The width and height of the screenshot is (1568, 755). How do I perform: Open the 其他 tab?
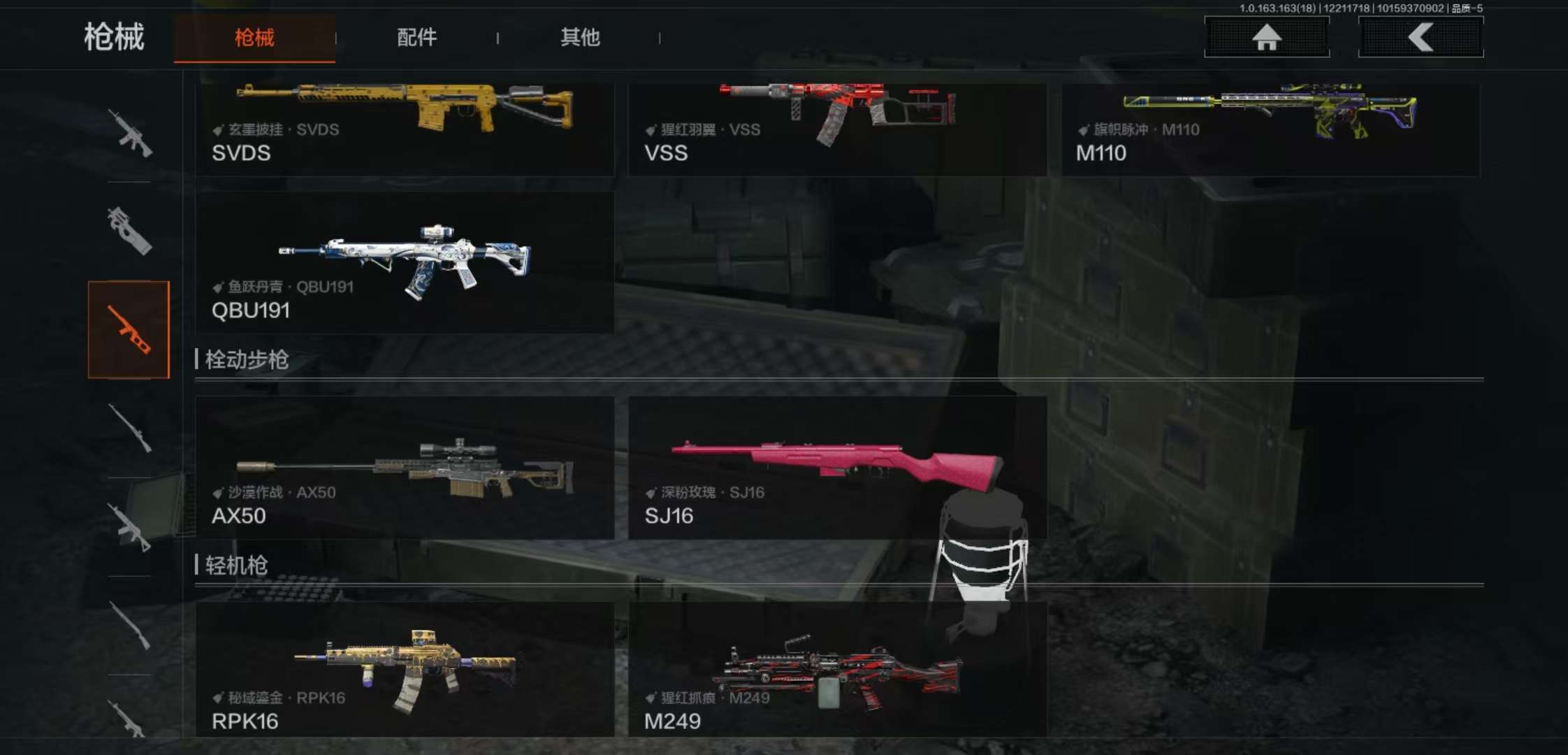coord(580,37)
